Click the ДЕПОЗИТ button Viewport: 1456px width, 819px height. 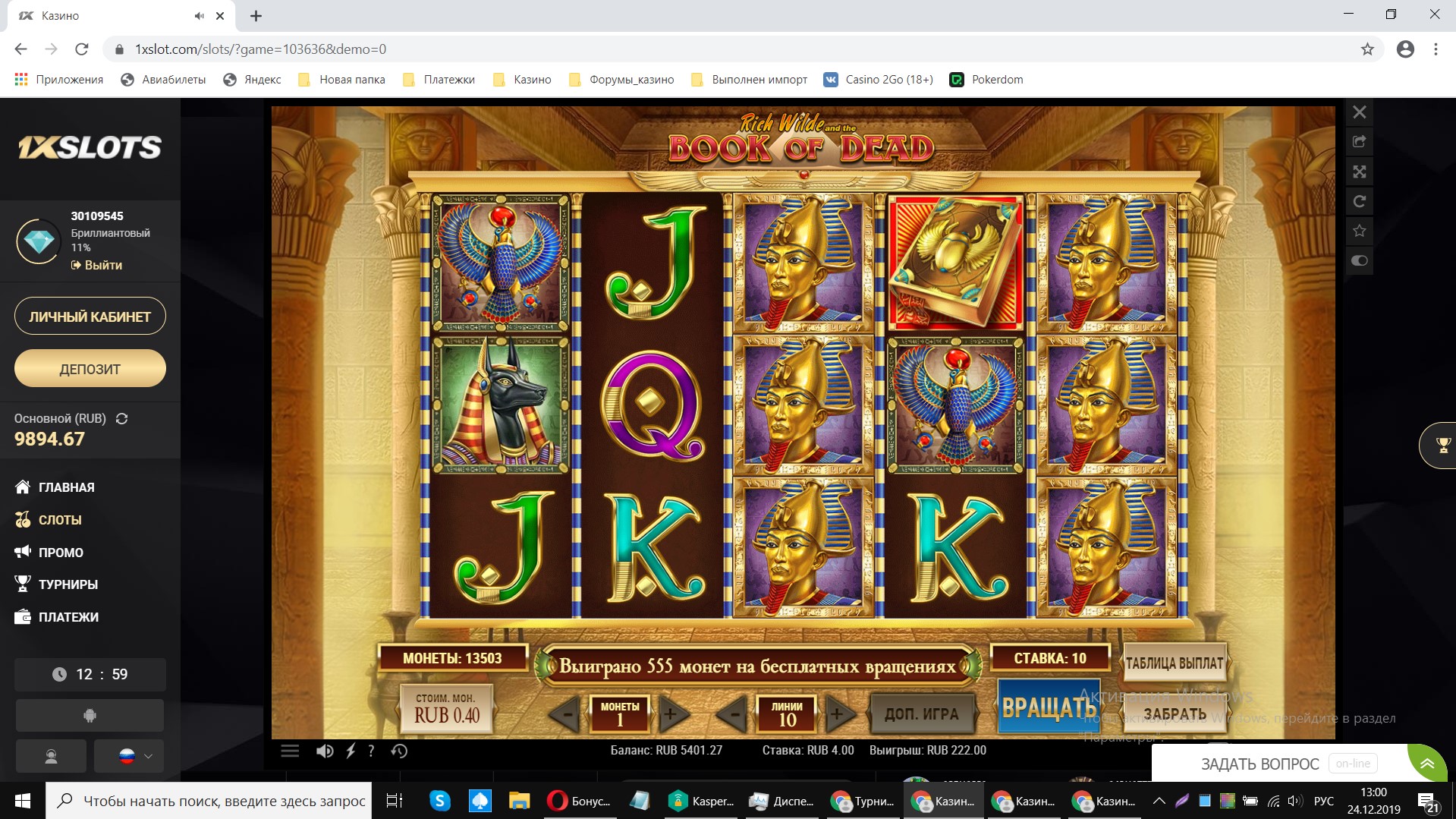[90, 369]
